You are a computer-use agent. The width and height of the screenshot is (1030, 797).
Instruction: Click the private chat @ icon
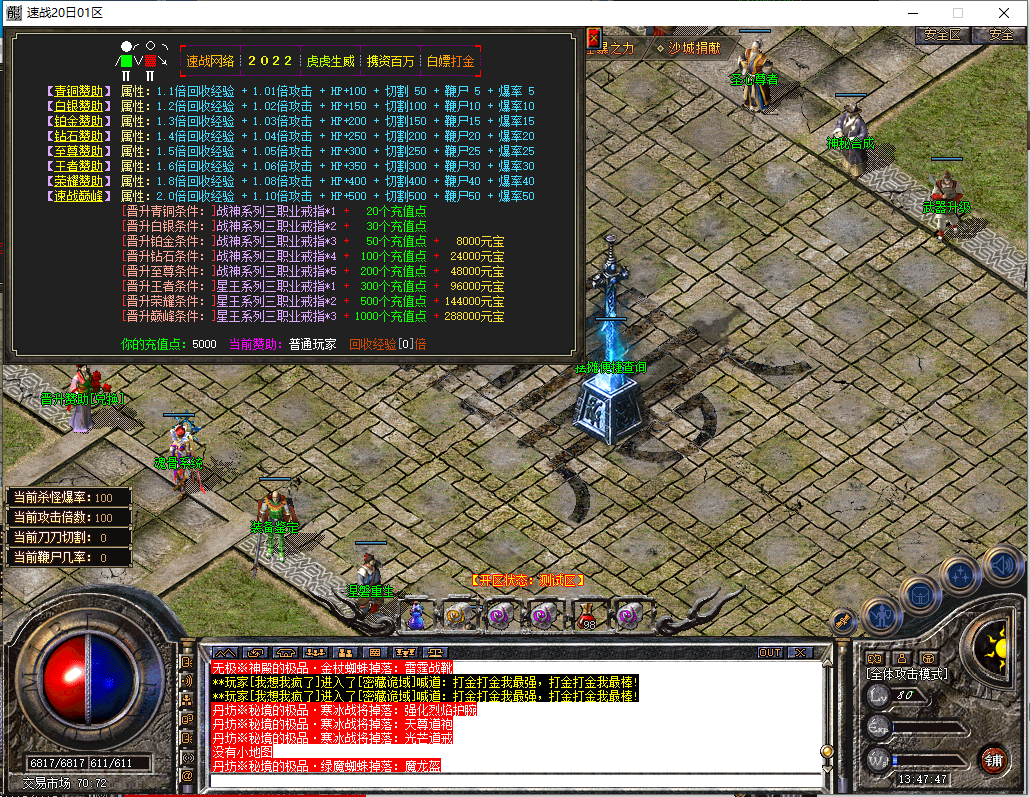186,775
